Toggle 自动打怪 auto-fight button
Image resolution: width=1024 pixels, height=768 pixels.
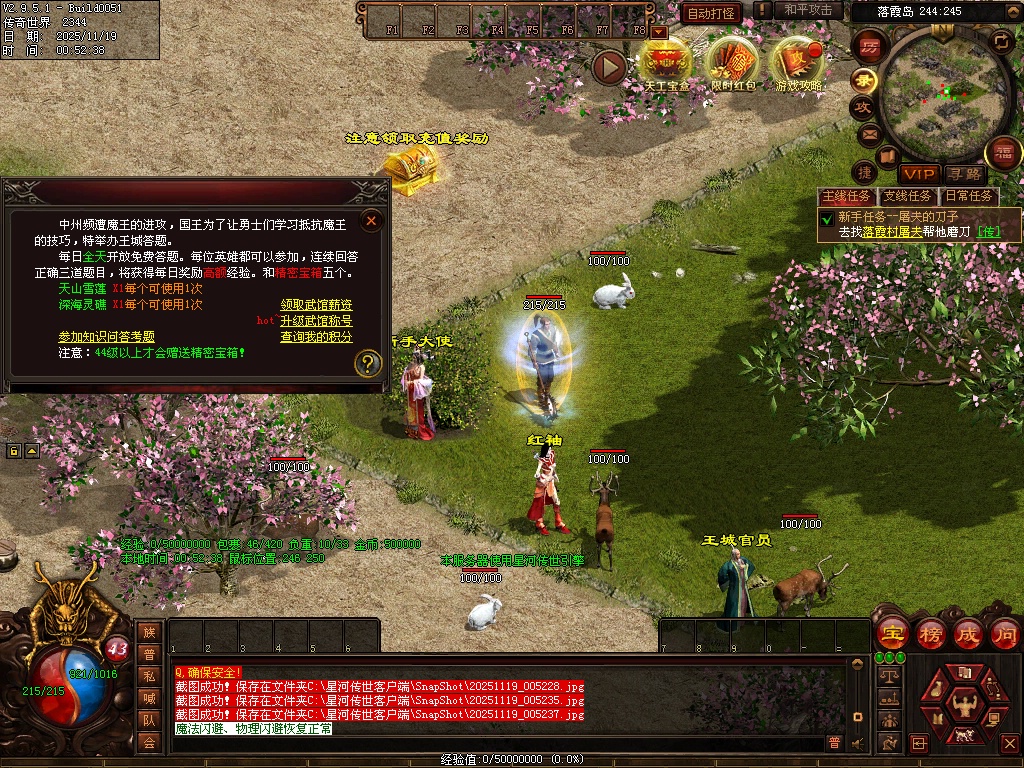click(x=711, y=13)
